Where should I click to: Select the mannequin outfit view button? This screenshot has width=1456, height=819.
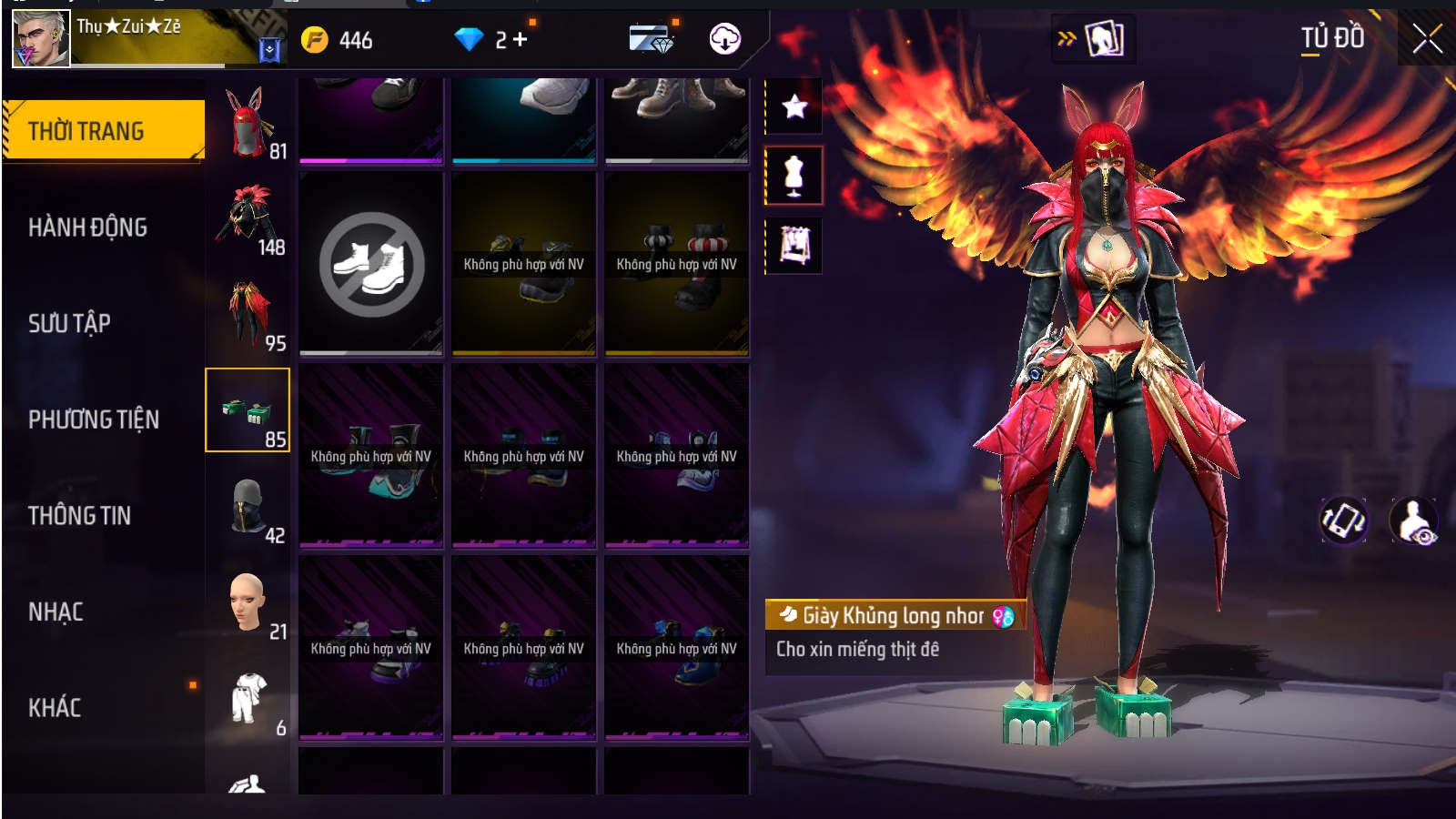point(794,176)
